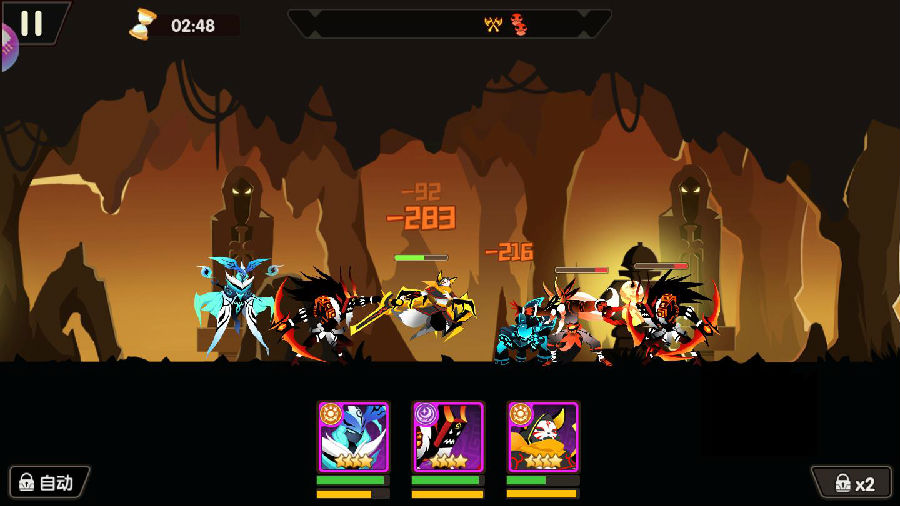The height and width of the screenshot is (506, 900).
Task: Choose the orange masked hero card
Action: [x=543, y=437]
